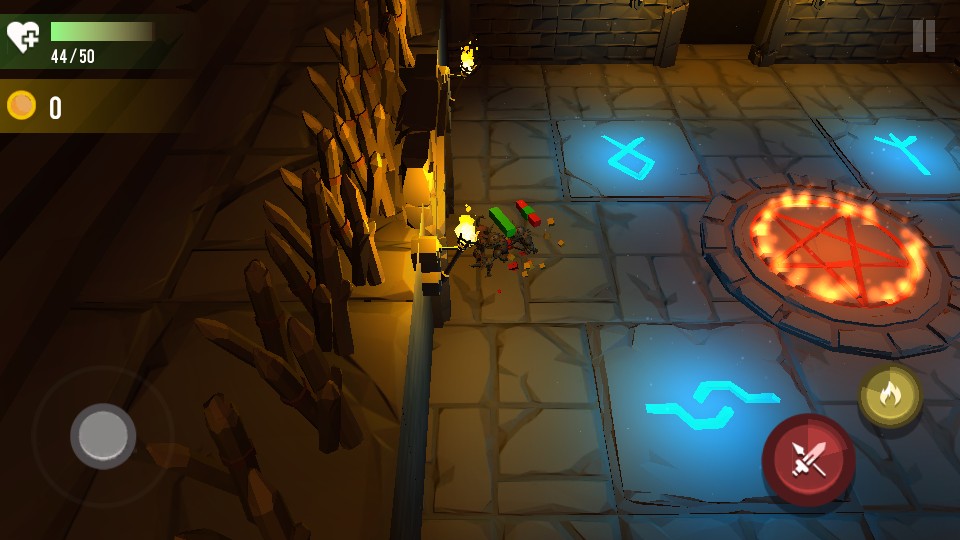Tap the red sword attack button
Image resolution: width=960 pixels, height=540 pixels.
click(808, 459)
